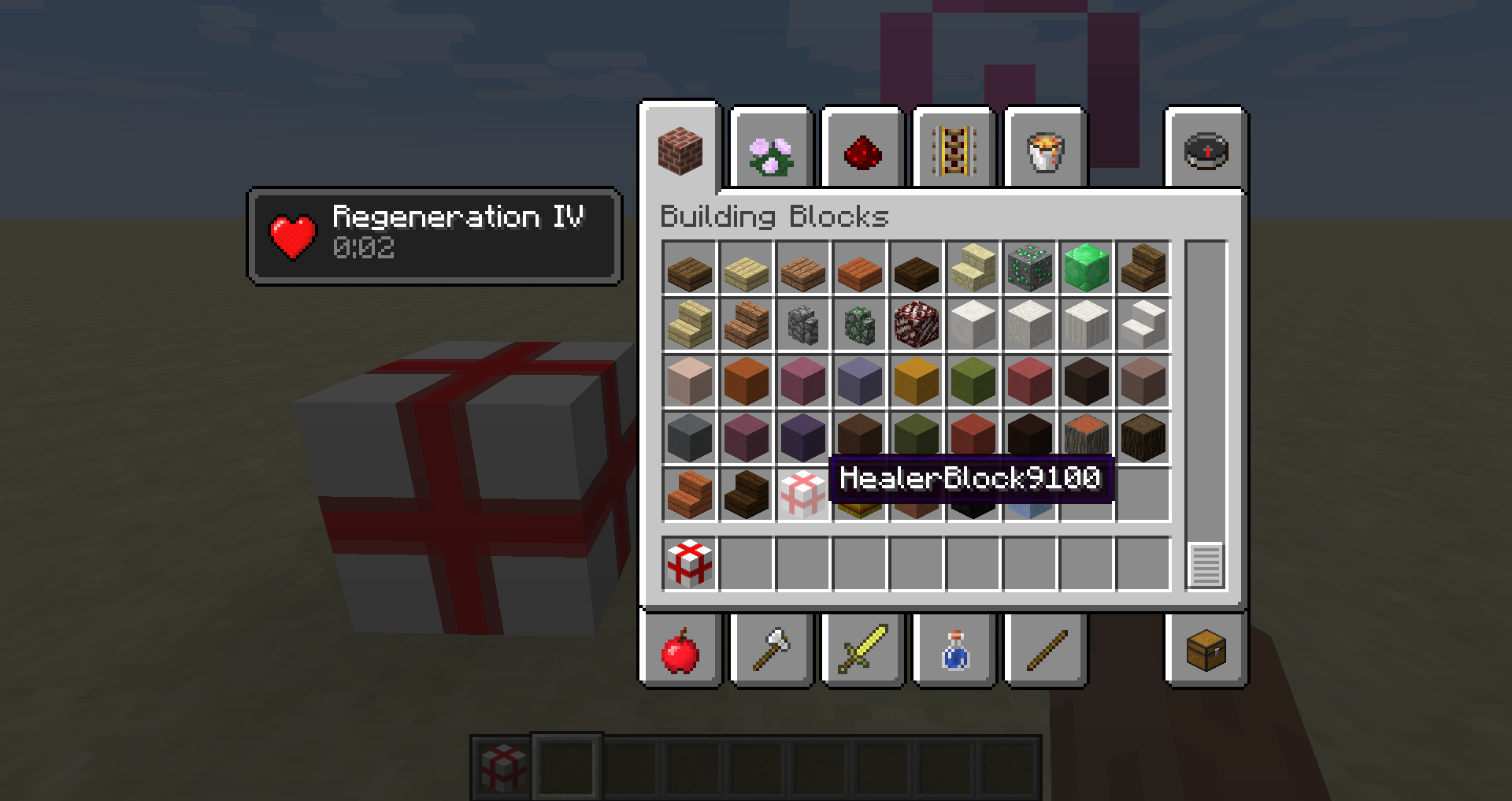Grab the present block from hotbar preview
Image resolution: width=1512 pixels, height=801 pixels.
pyautogui.click(x=689, y=563)
